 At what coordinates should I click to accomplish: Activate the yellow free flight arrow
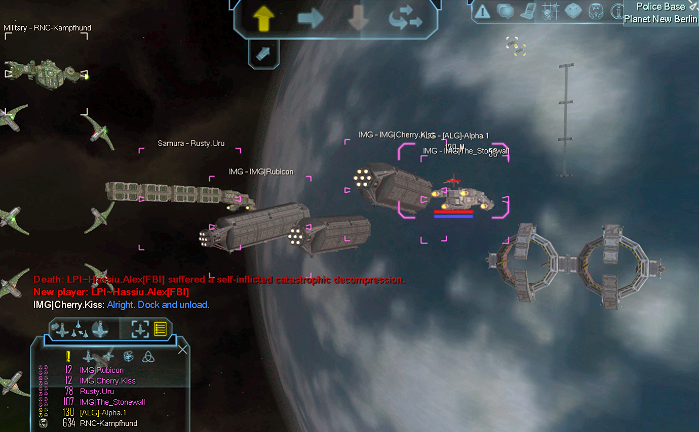[x=265, y=16]
